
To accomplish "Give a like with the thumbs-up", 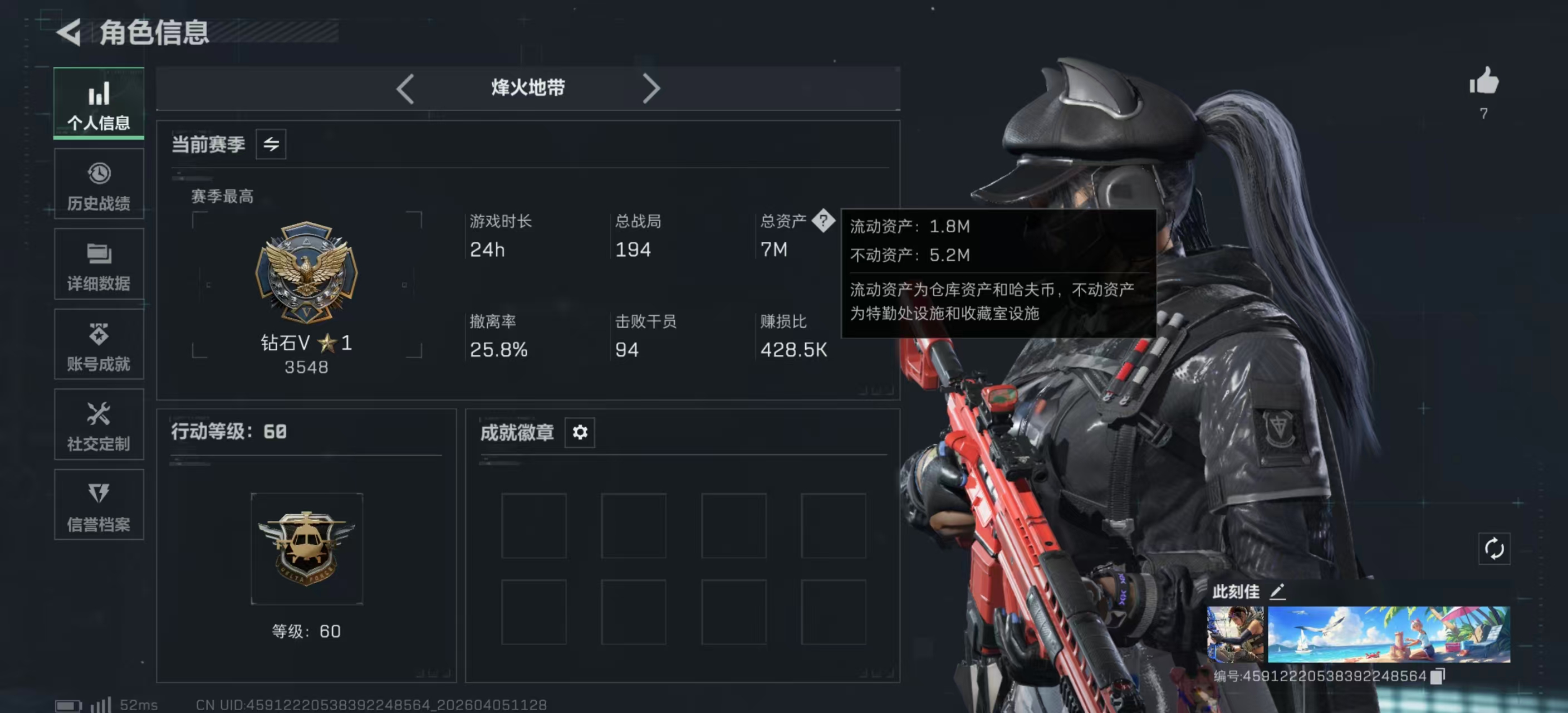I will [x=1484, y=81].
